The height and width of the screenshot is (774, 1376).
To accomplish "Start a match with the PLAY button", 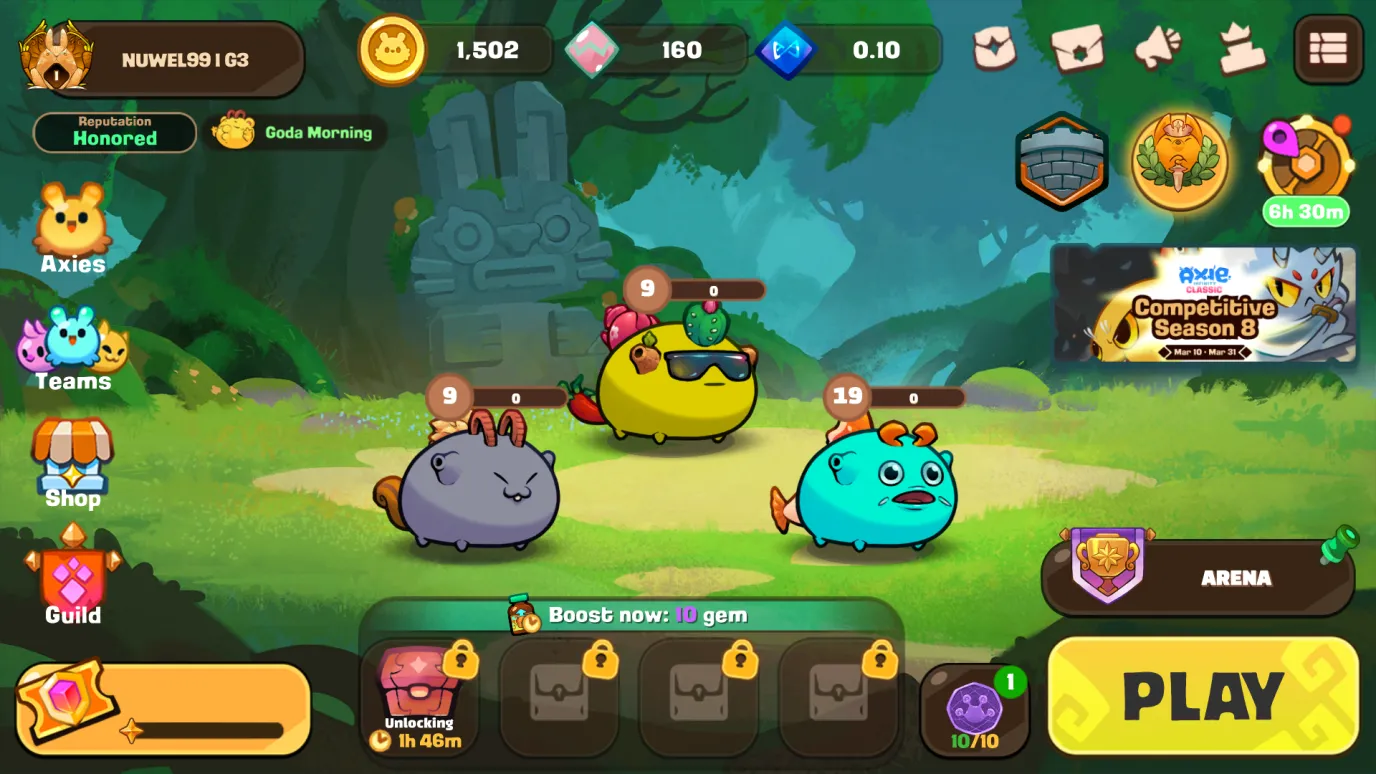I will pos(1203,696).
